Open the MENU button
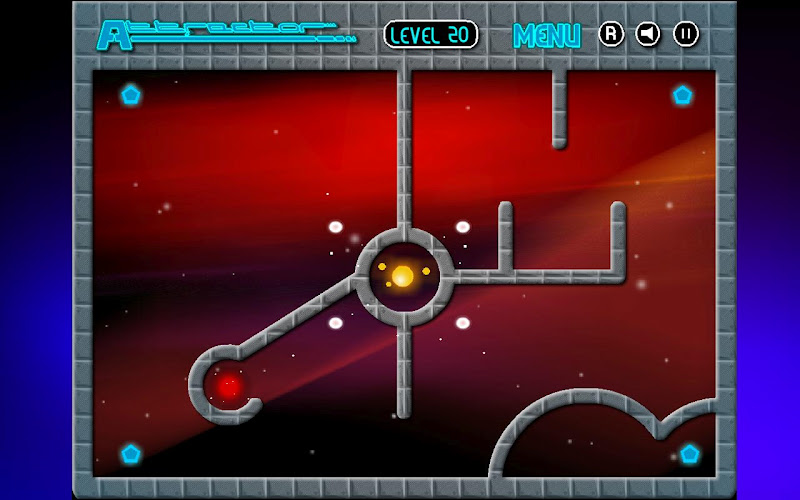800x500 pixels. (546, 35)
